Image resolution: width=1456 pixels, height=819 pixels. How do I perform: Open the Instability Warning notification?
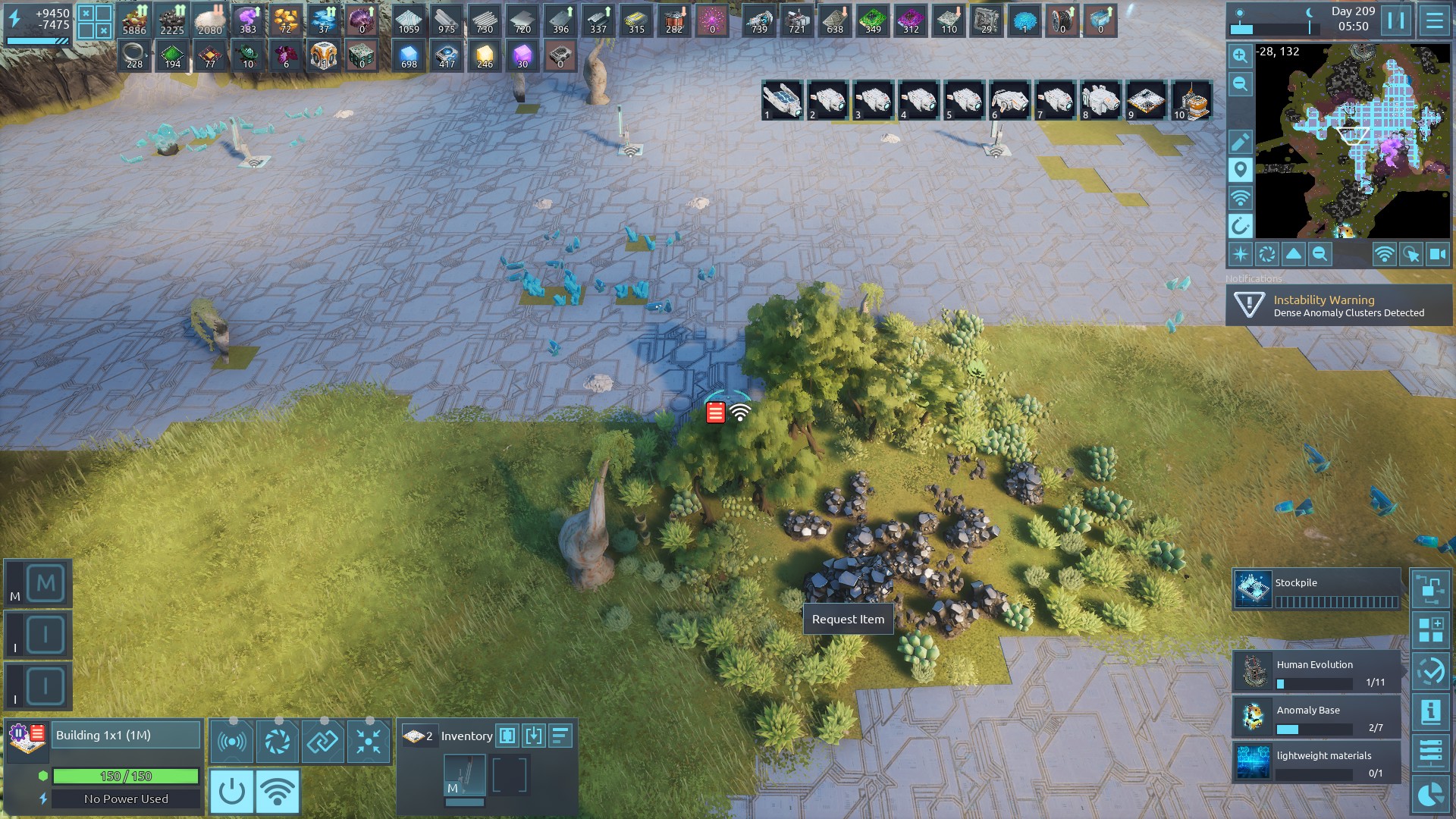click(1339, 306)
